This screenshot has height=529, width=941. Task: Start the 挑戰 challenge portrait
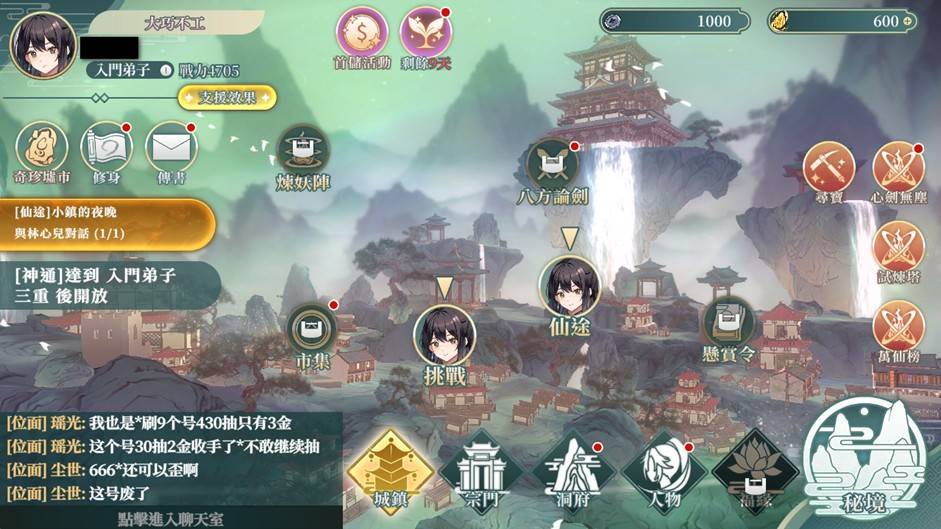pos(444,335)
